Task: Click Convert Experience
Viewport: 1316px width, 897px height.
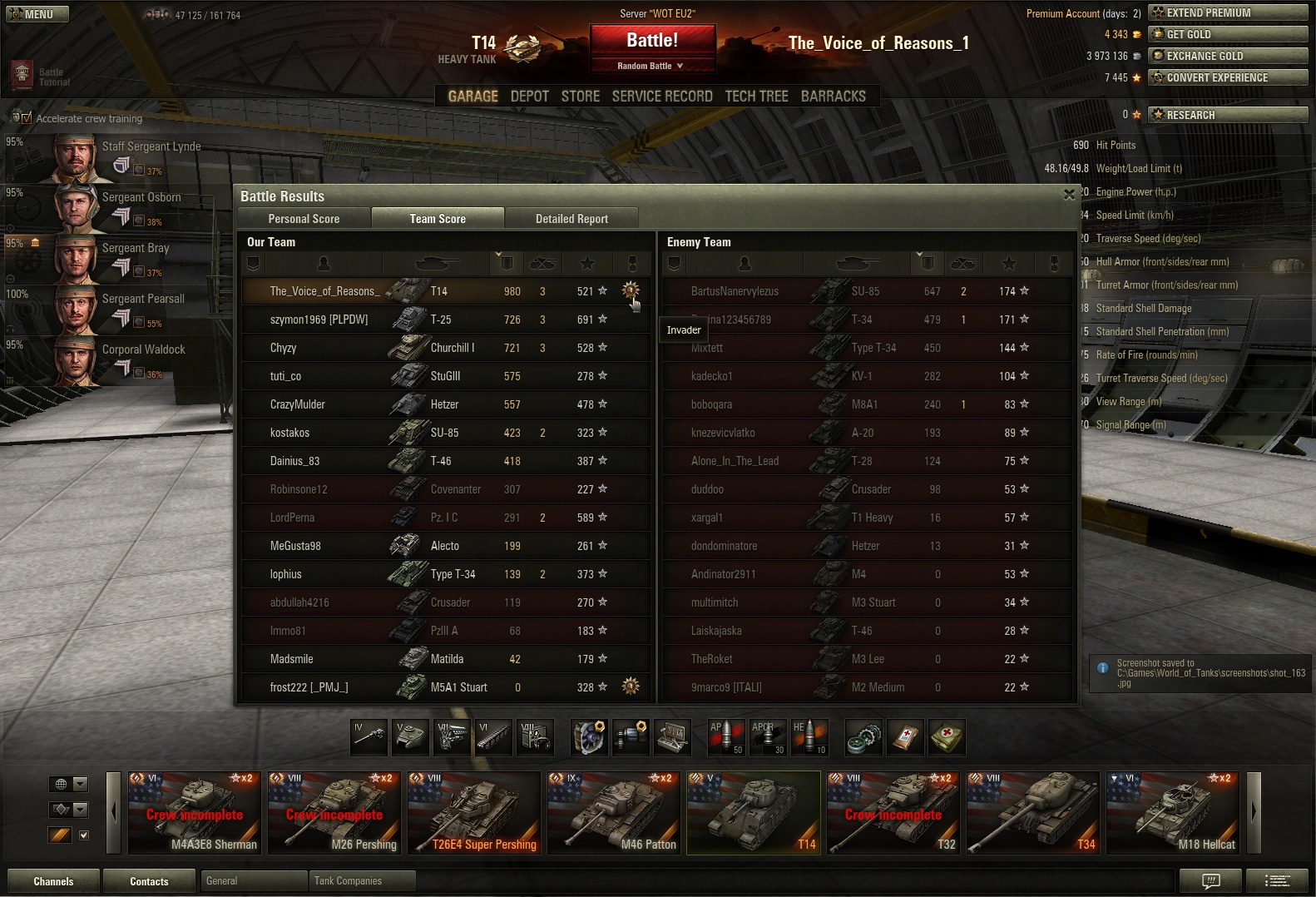Action: pyautogui.click(x=1227, y=77)
